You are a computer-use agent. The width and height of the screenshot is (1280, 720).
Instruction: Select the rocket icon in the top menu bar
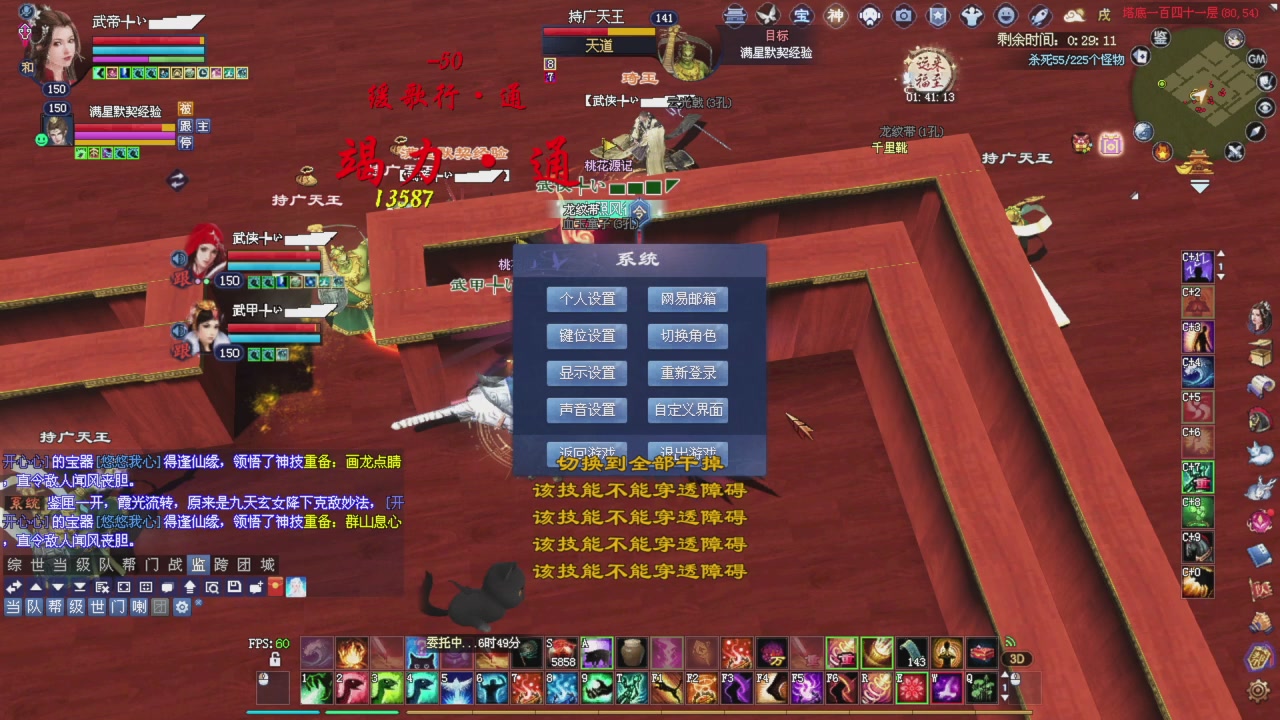(x=1038, y=15)
